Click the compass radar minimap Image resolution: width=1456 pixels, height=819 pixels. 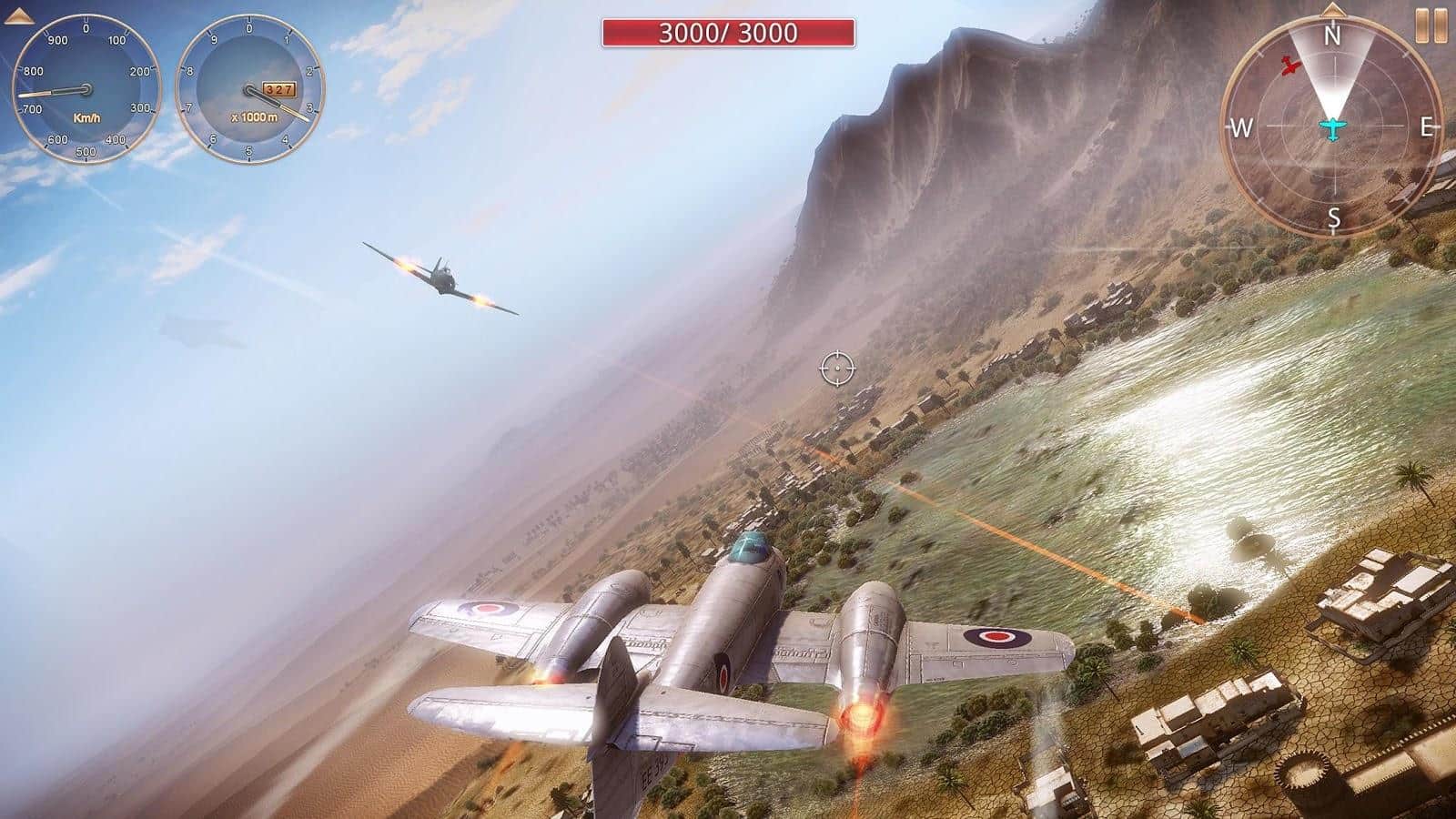pyautogui.click(x=1332, y=127)
